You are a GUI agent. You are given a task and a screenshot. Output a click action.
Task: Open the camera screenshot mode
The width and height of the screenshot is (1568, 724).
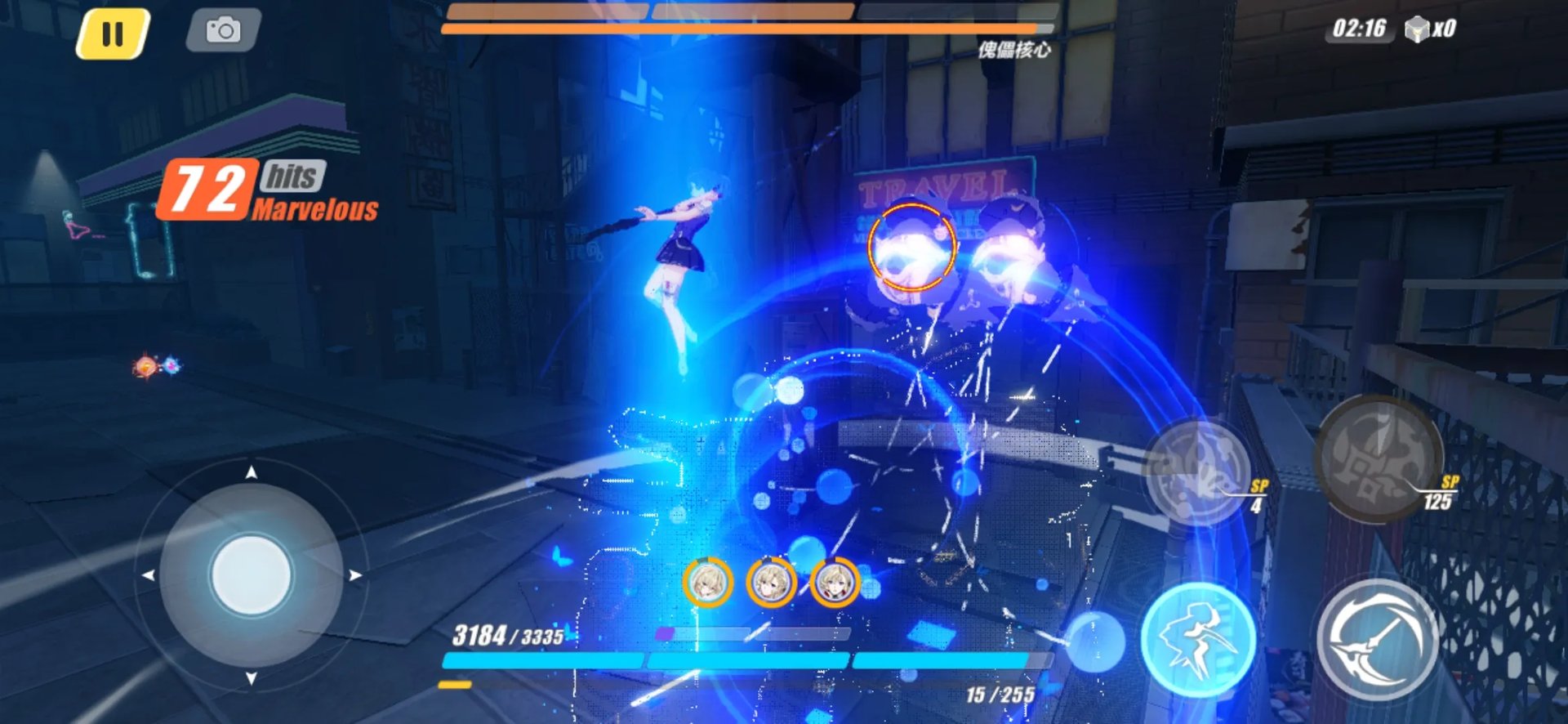pos(223,31)
